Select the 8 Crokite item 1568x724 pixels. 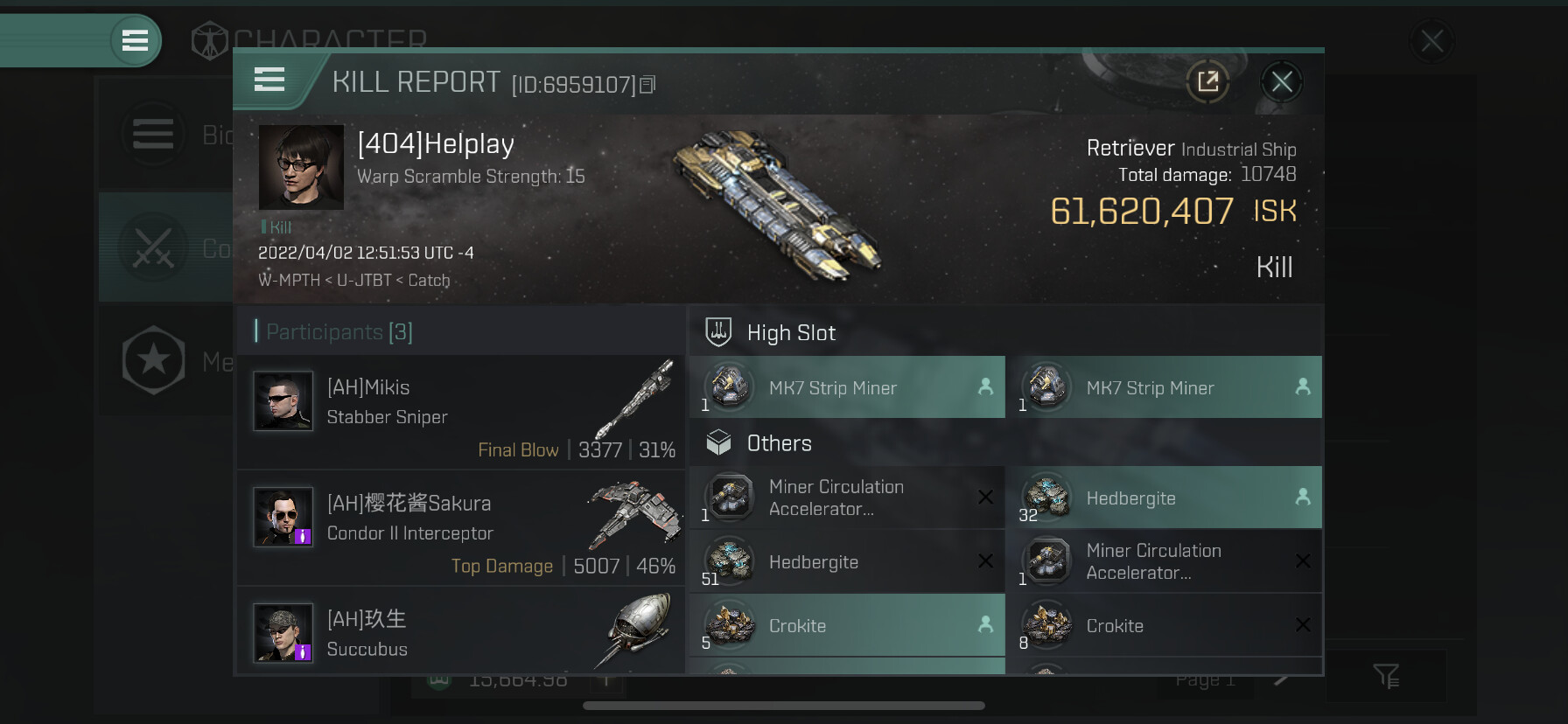pos(1164,626)
